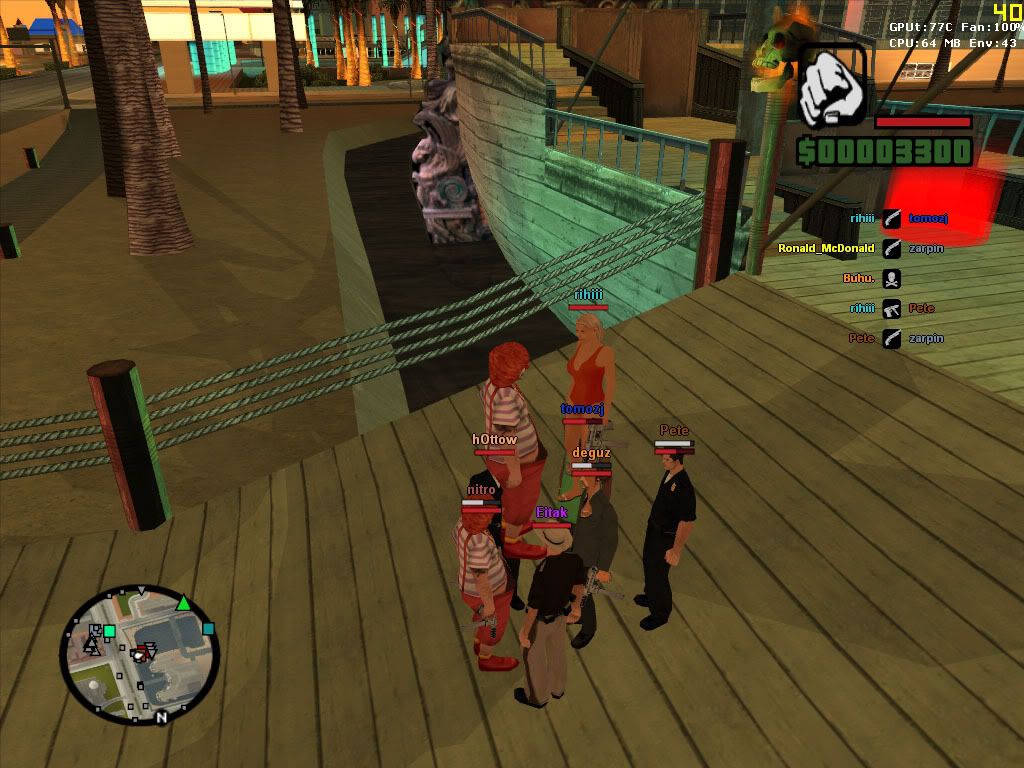Select the weapon icon between rihiii and tomozj
Image resolution: width=1024 pixels, height=768 pixels.
click(x=891, y=218)
